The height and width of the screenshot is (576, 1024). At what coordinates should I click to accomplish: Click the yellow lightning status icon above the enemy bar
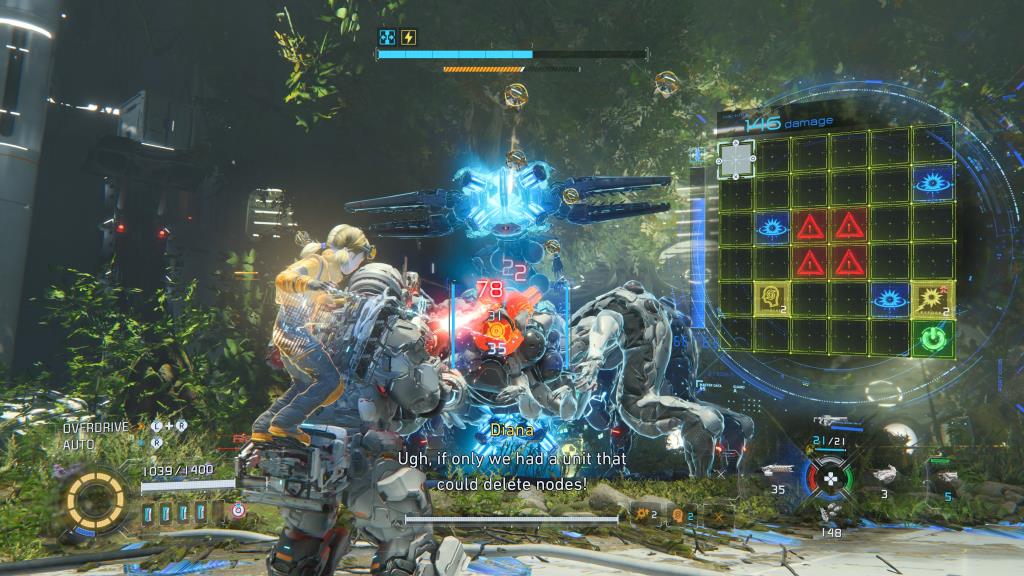(408, 37)
